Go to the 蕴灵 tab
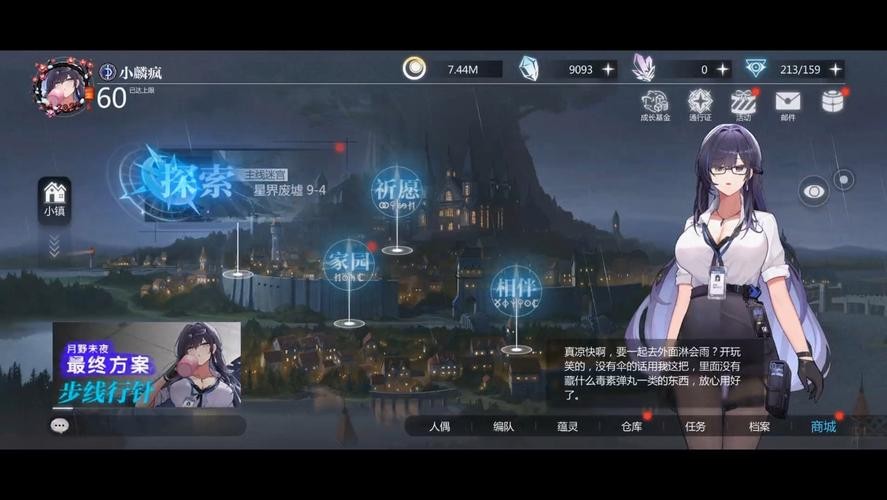The image size is (887, 500). (x=568, y=426)
